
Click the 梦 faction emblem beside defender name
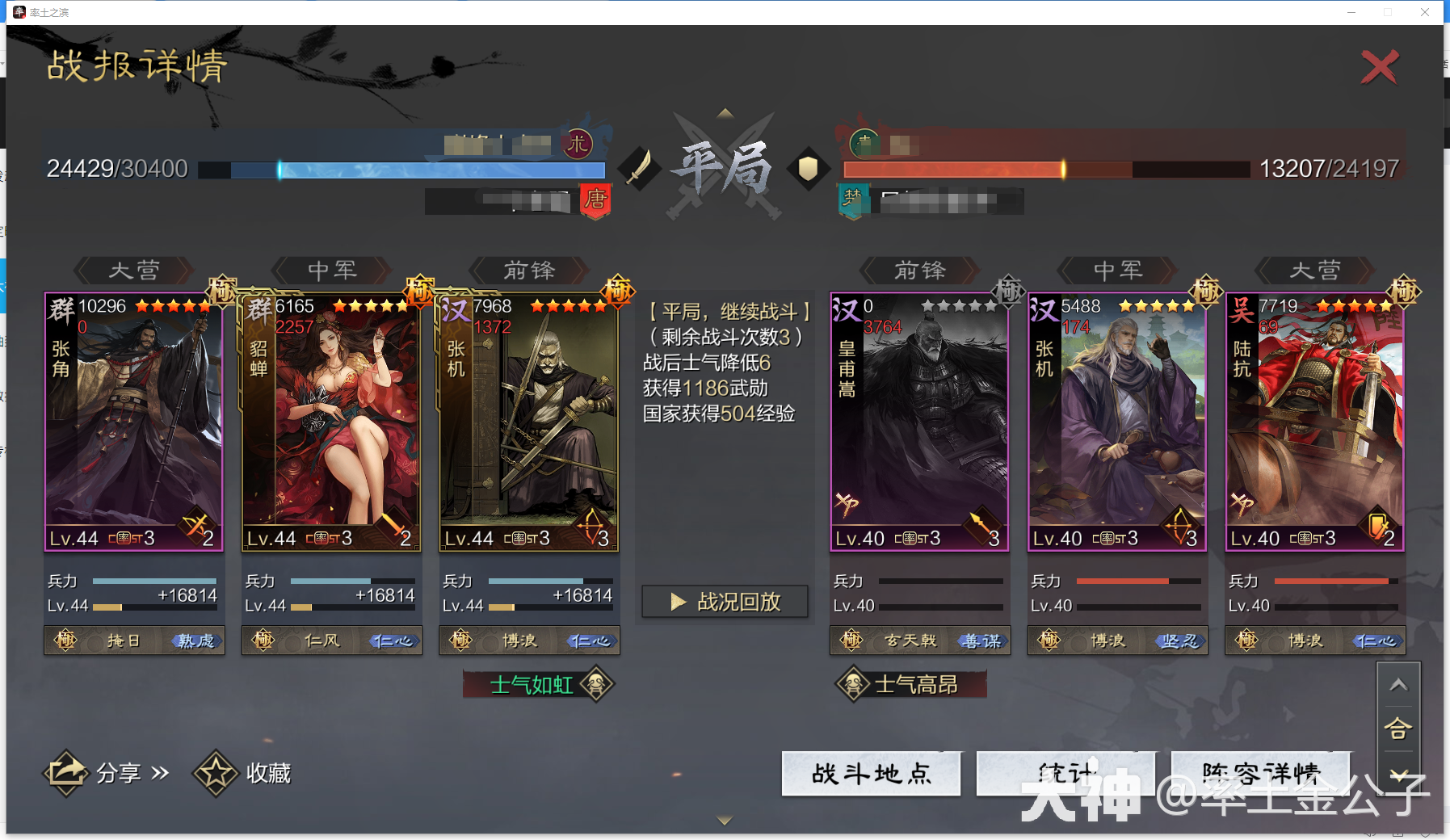click(x=854, y=198)
